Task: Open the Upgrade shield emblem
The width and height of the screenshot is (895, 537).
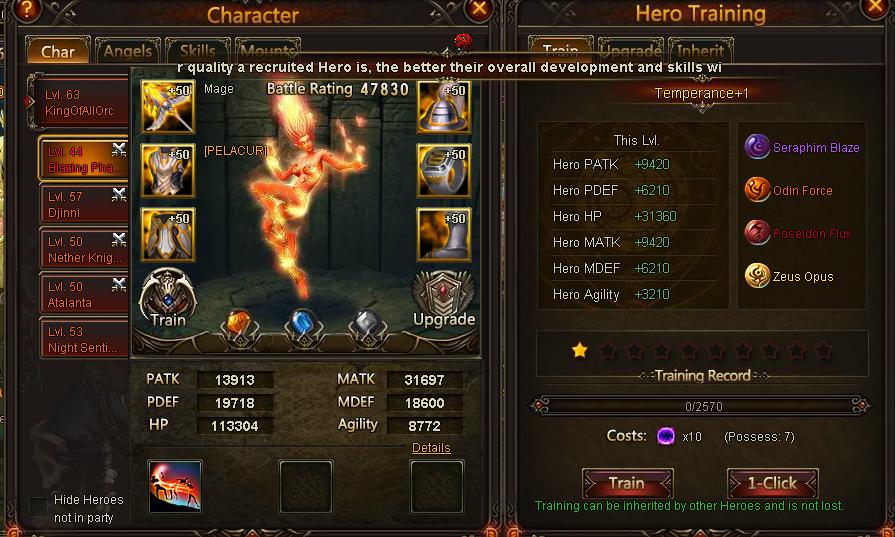Action: tap(443, 297)
